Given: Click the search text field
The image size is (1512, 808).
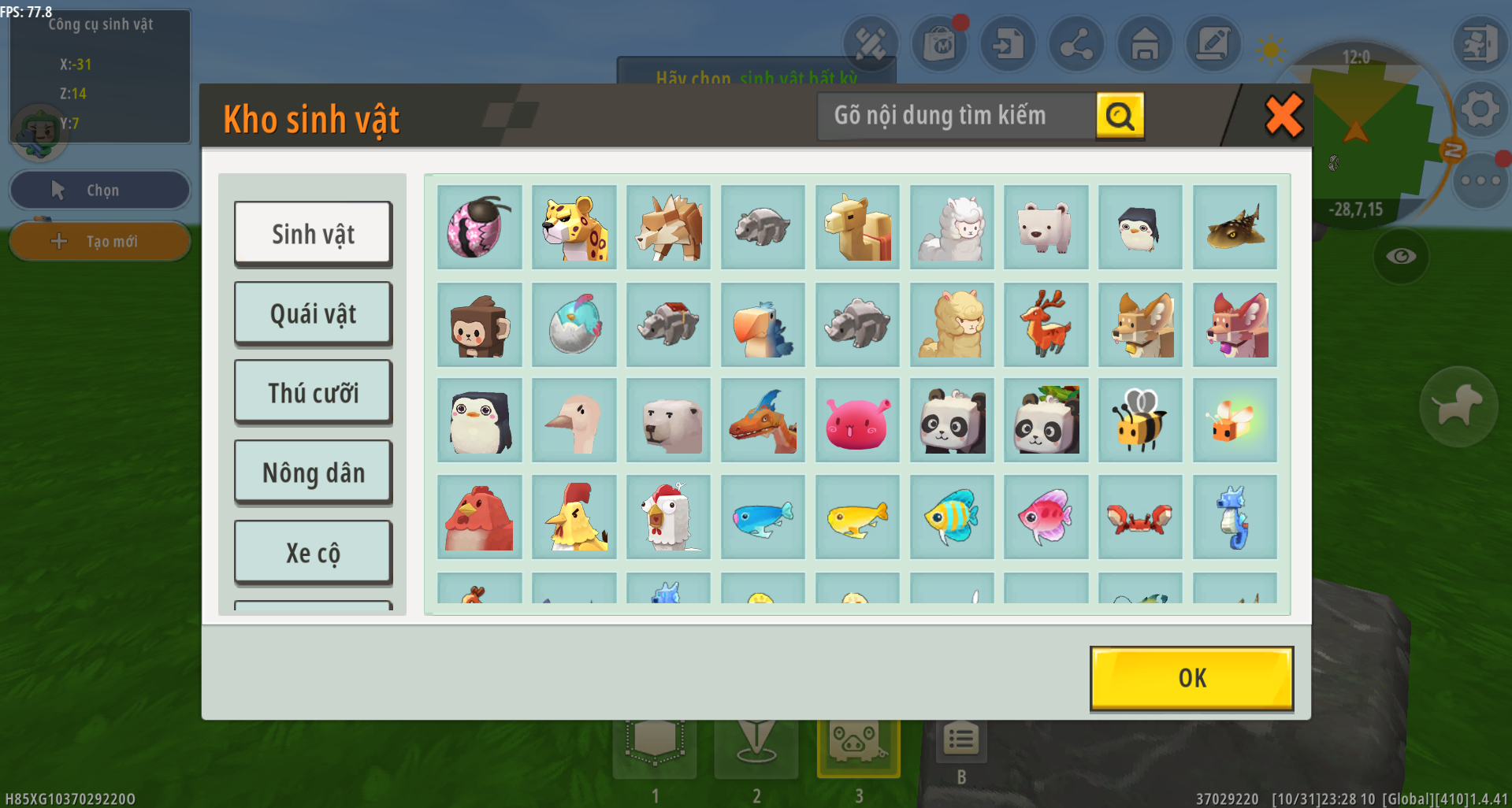Looking at the screenshot, I should [x=956, y=116].
